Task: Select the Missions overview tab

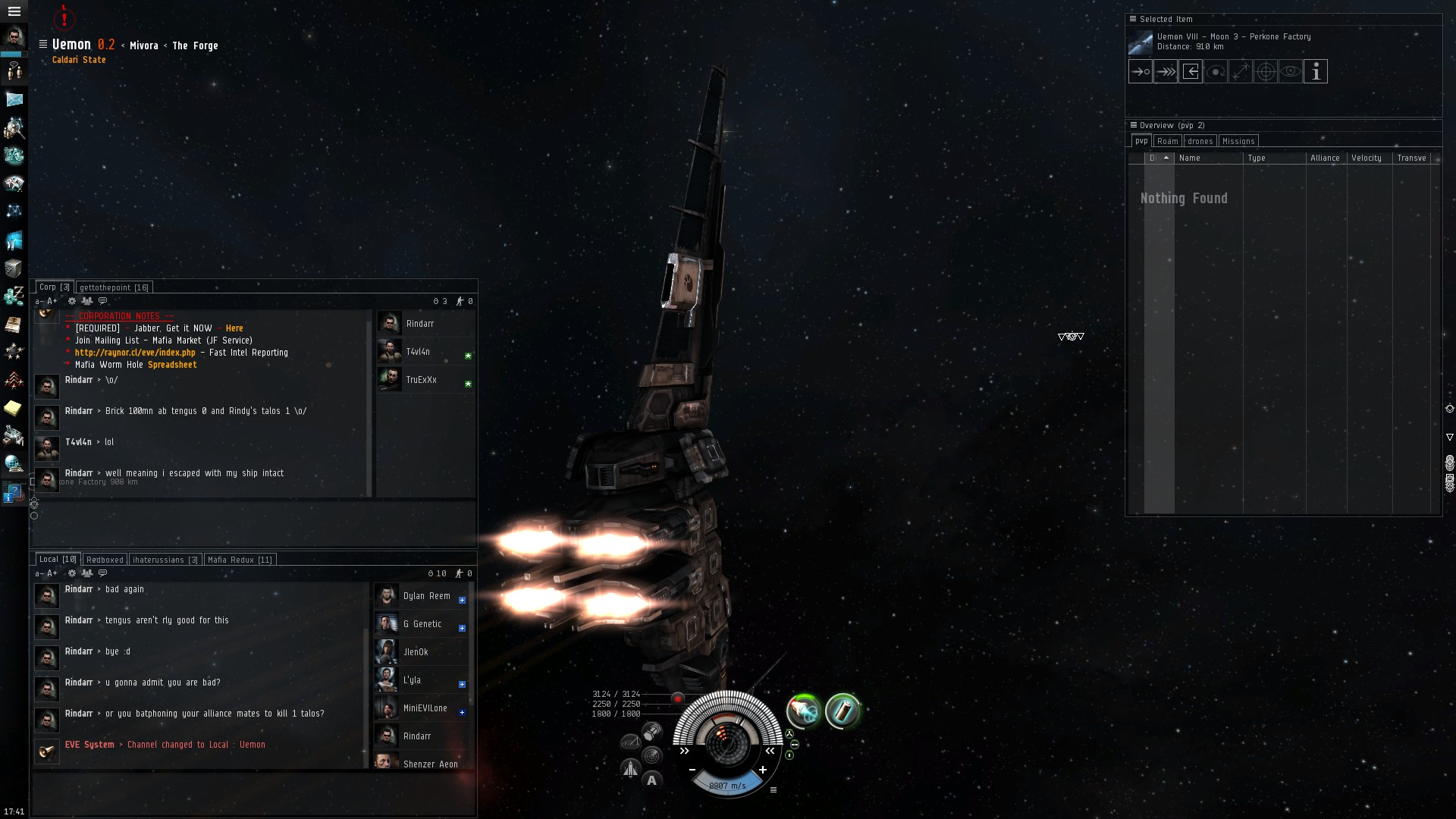Action: 1238,141
